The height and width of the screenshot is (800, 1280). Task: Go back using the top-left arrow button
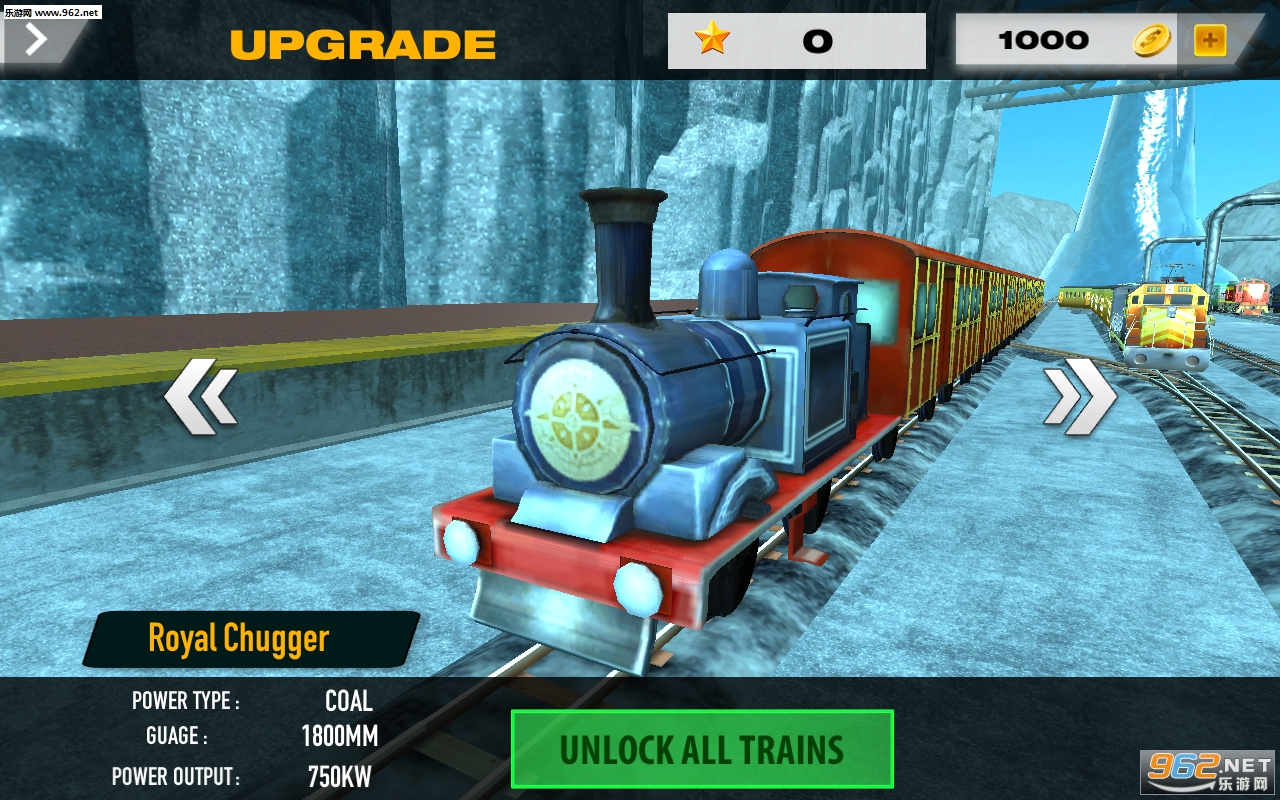(x=36, y=40)
